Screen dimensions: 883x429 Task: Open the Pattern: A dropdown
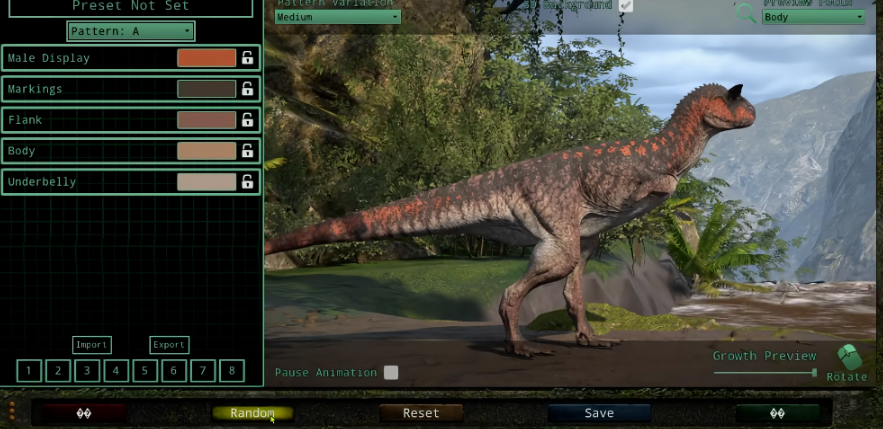(131, 31)
